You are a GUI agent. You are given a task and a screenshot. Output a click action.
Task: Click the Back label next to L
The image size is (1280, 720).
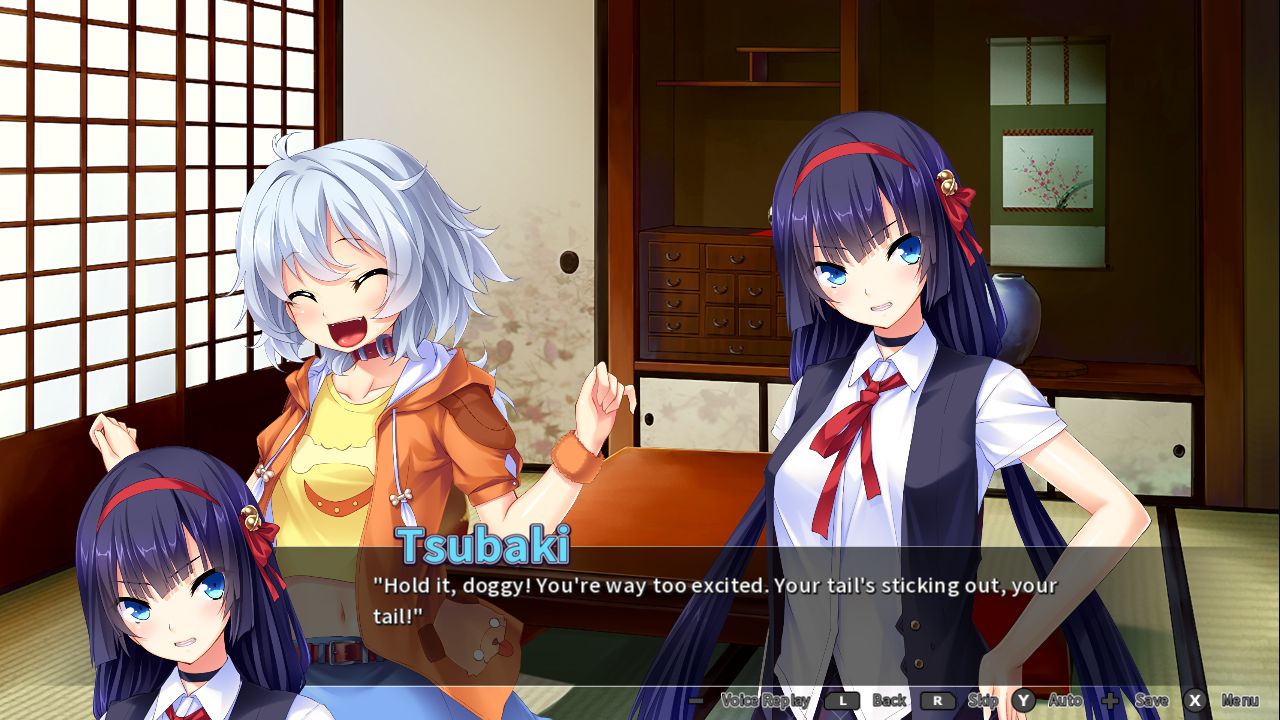888,701
